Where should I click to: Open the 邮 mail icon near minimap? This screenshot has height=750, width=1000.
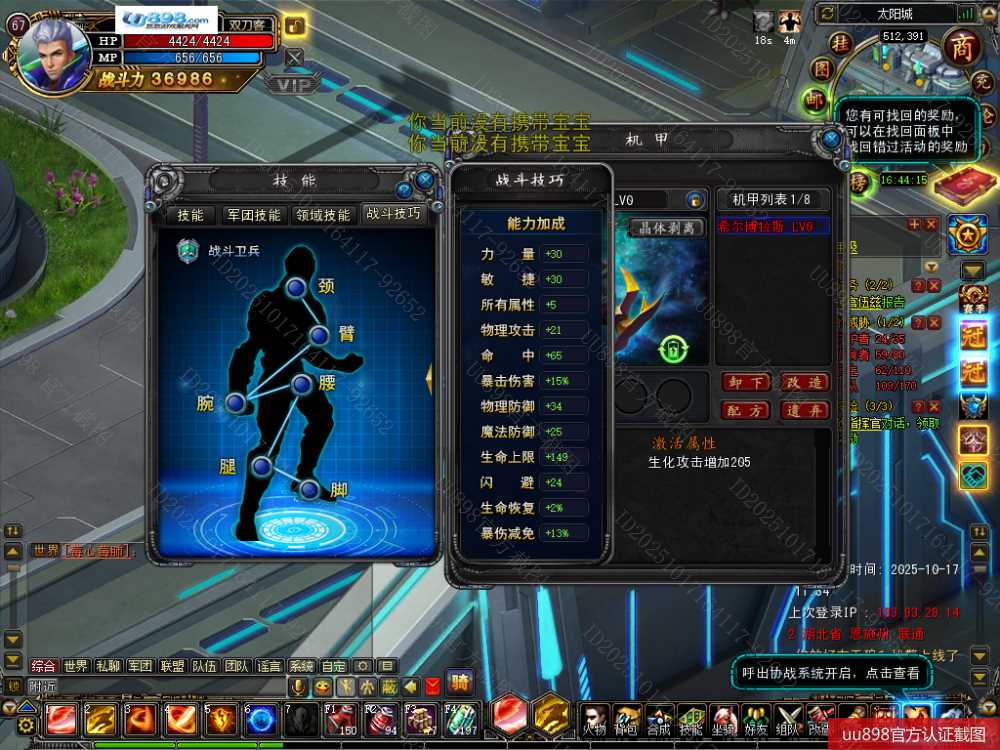pos(816,99)
